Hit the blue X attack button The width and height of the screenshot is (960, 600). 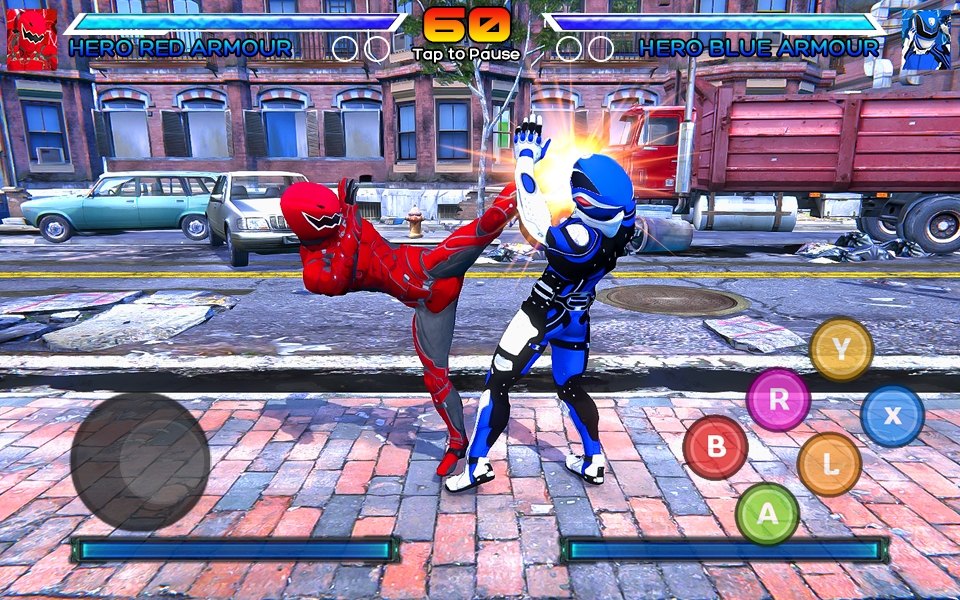(x=892, y=415)
